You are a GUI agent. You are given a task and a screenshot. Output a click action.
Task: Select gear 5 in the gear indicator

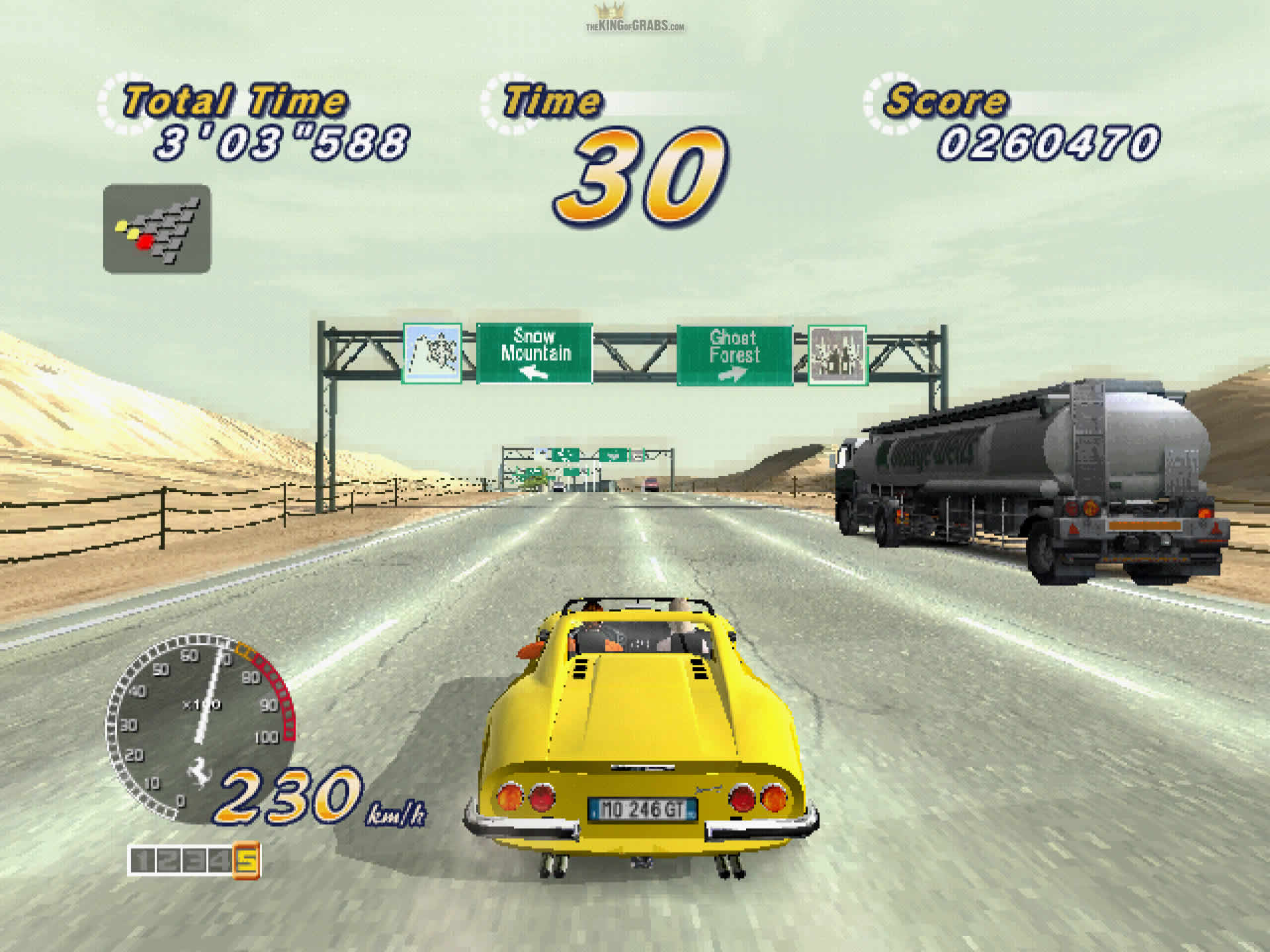[247, 859]
